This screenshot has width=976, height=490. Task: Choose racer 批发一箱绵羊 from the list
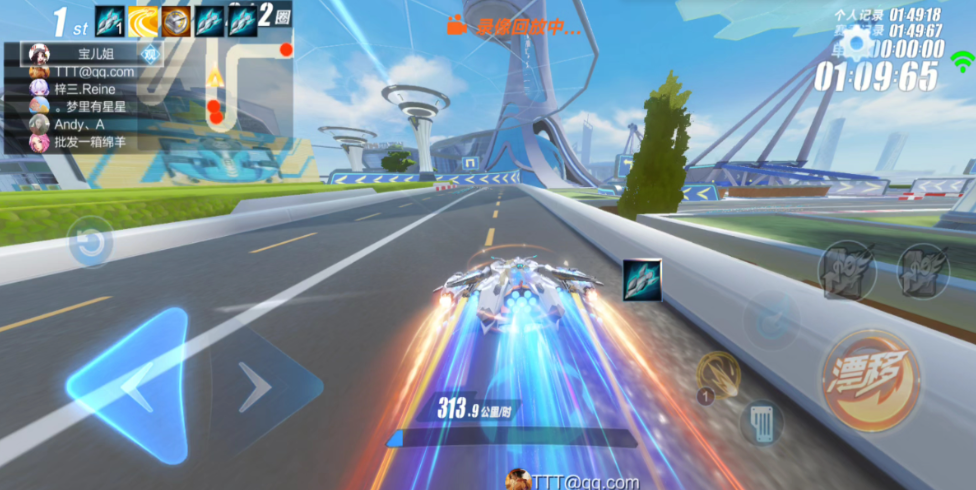pos(85,143)
